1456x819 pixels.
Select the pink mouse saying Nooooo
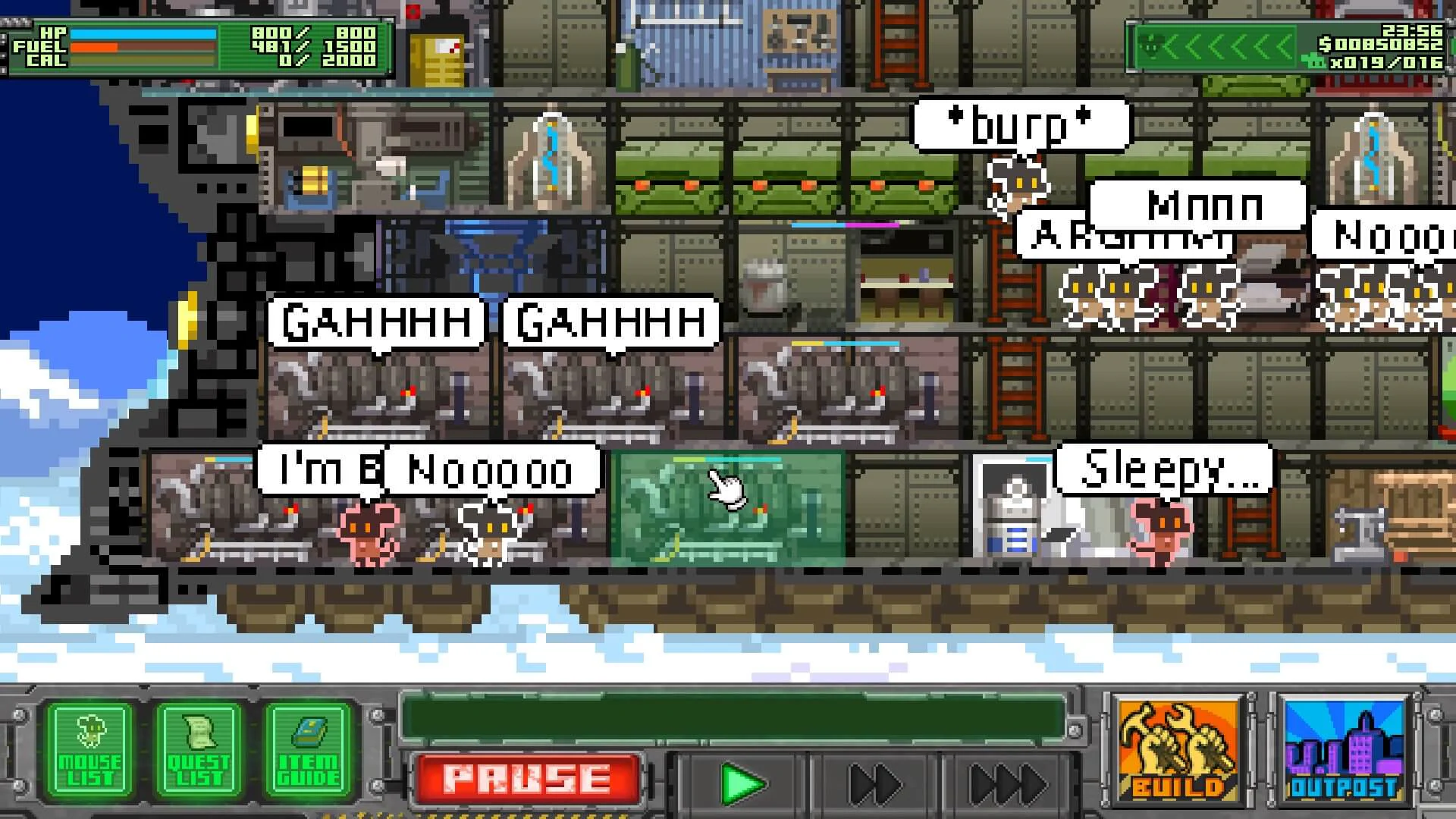click(x=366, y=531)
